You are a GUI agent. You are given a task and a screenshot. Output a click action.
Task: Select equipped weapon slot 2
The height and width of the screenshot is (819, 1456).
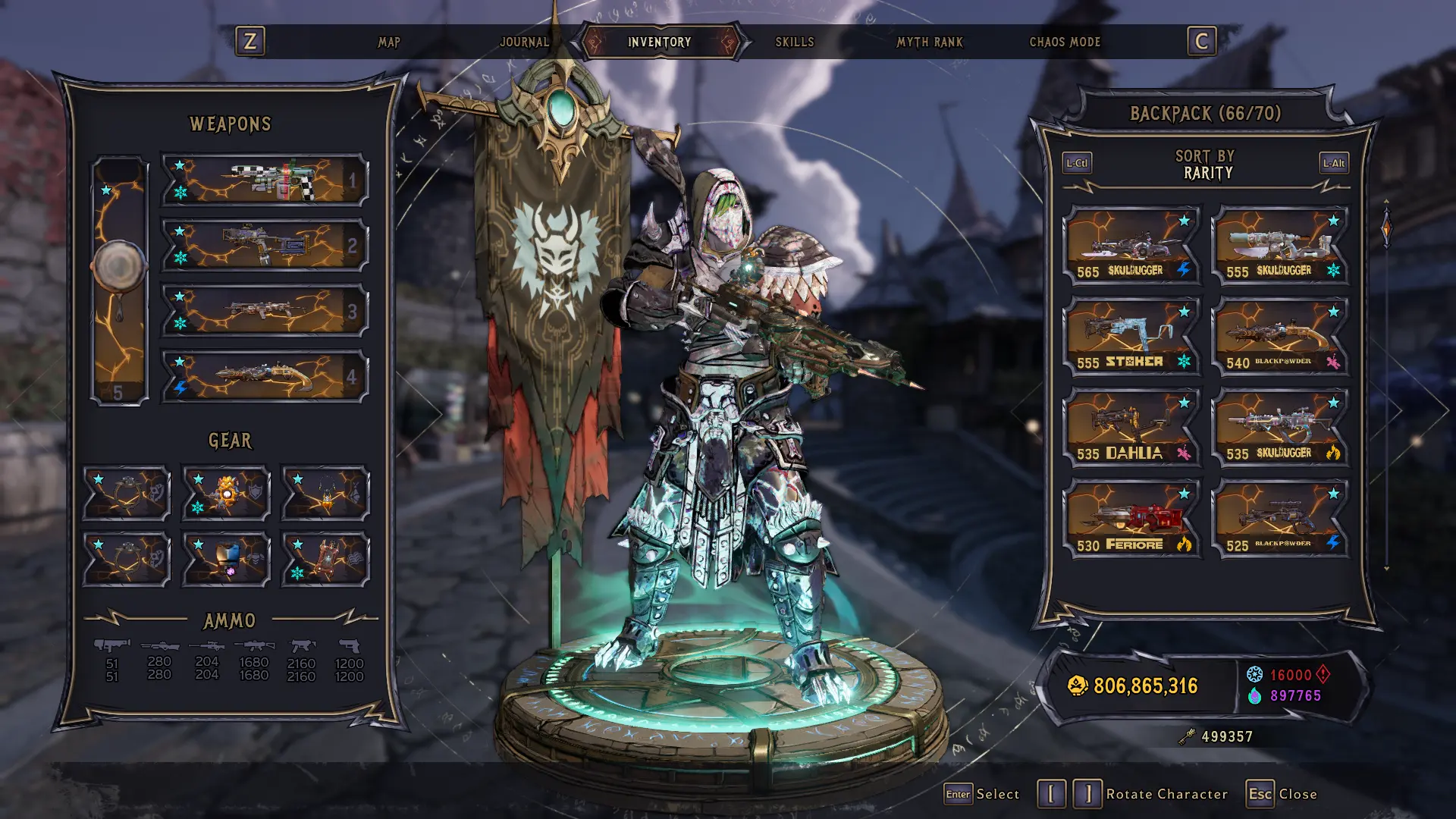(265, 246)
